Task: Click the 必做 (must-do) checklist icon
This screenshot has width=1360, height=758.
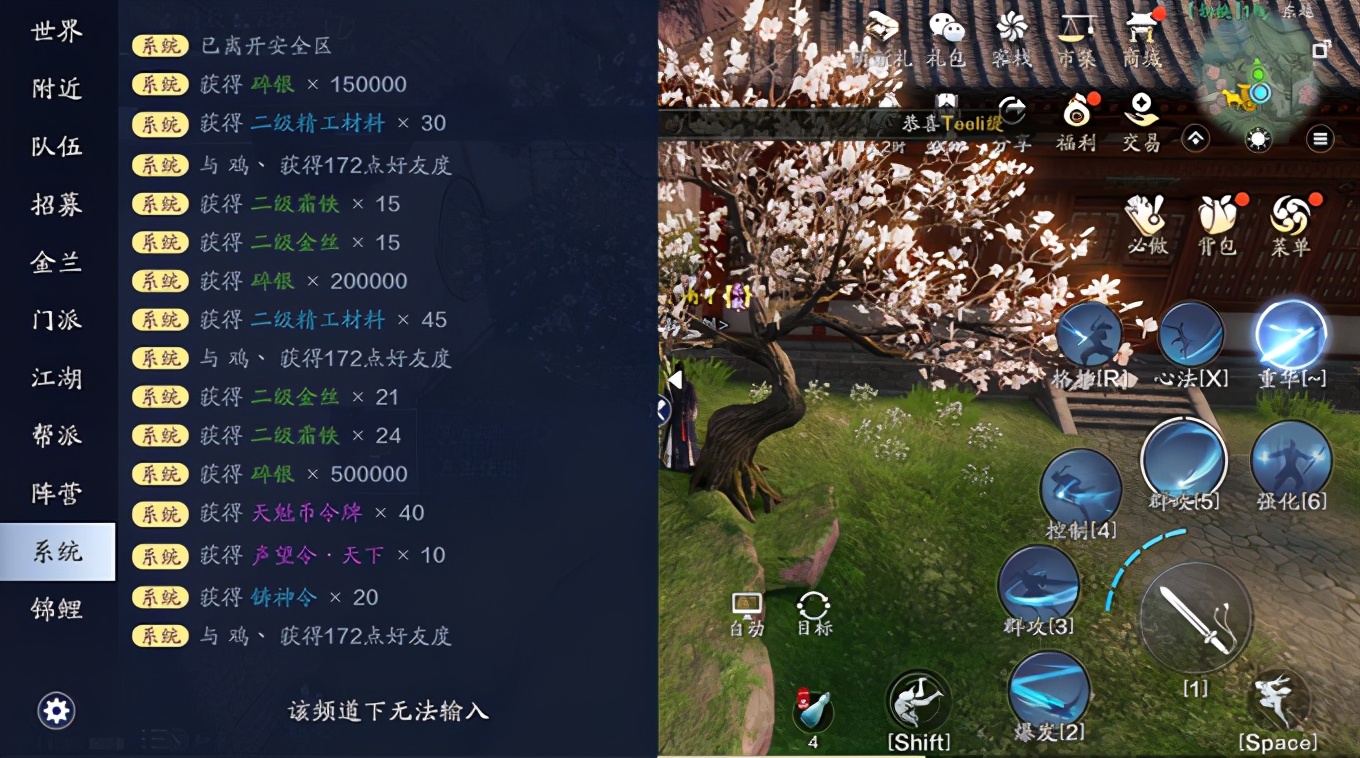Action: pyautogui.click(x=1146, y=213)
